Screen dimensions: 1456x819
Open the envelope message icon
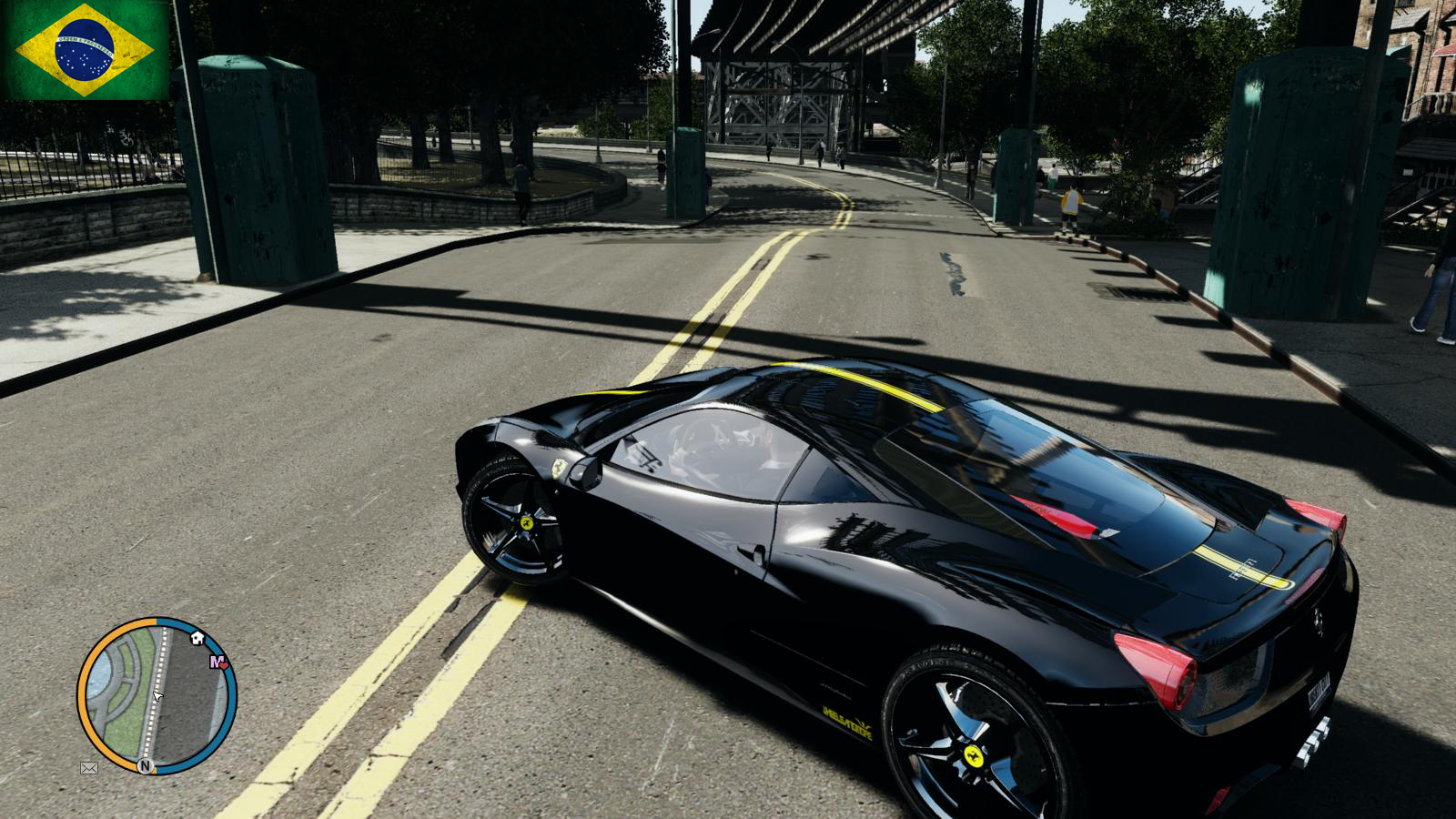[x=89, y=768]
